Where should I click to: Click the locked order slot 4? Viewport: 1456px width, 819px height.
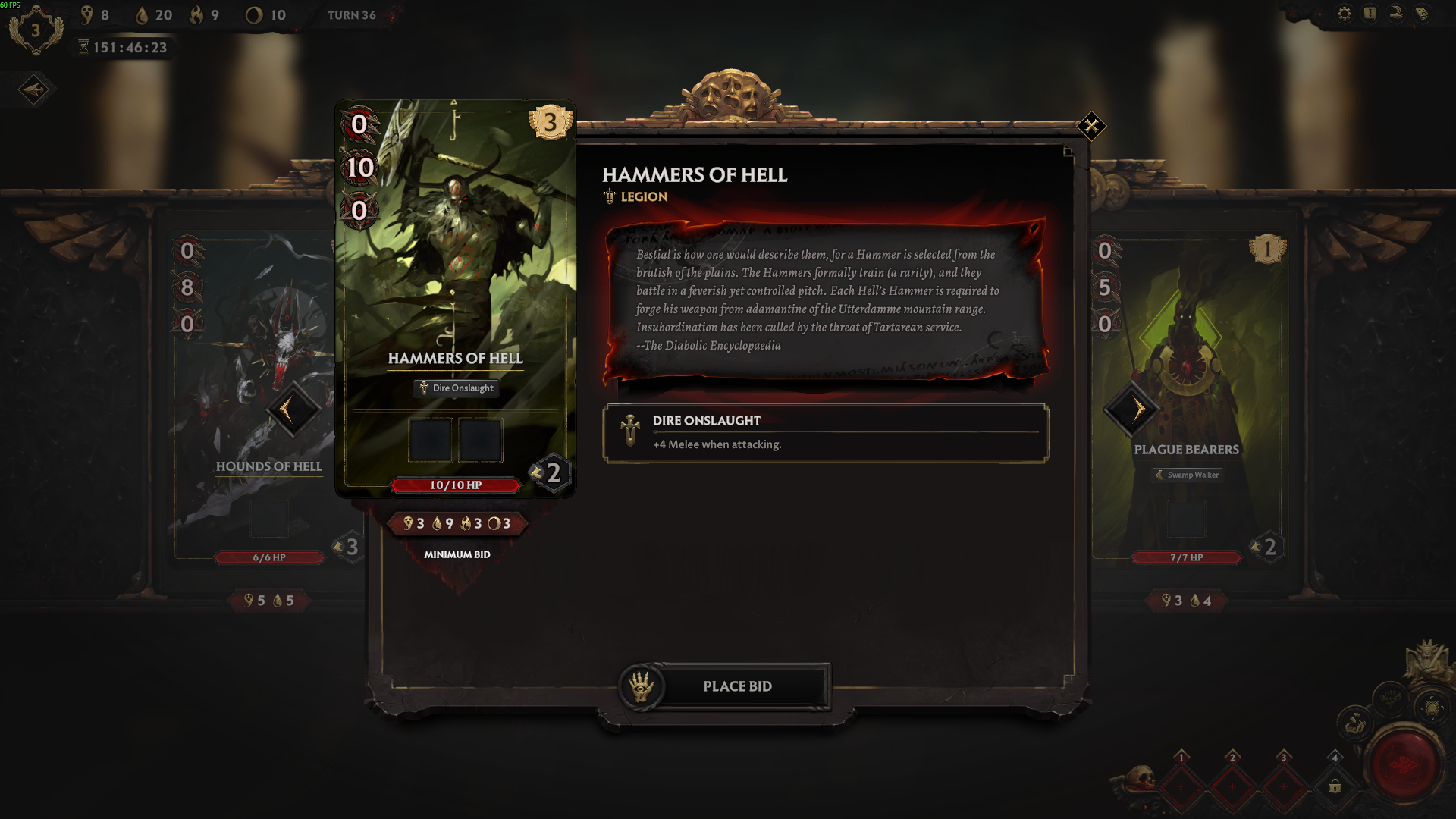click(1335, 786)
